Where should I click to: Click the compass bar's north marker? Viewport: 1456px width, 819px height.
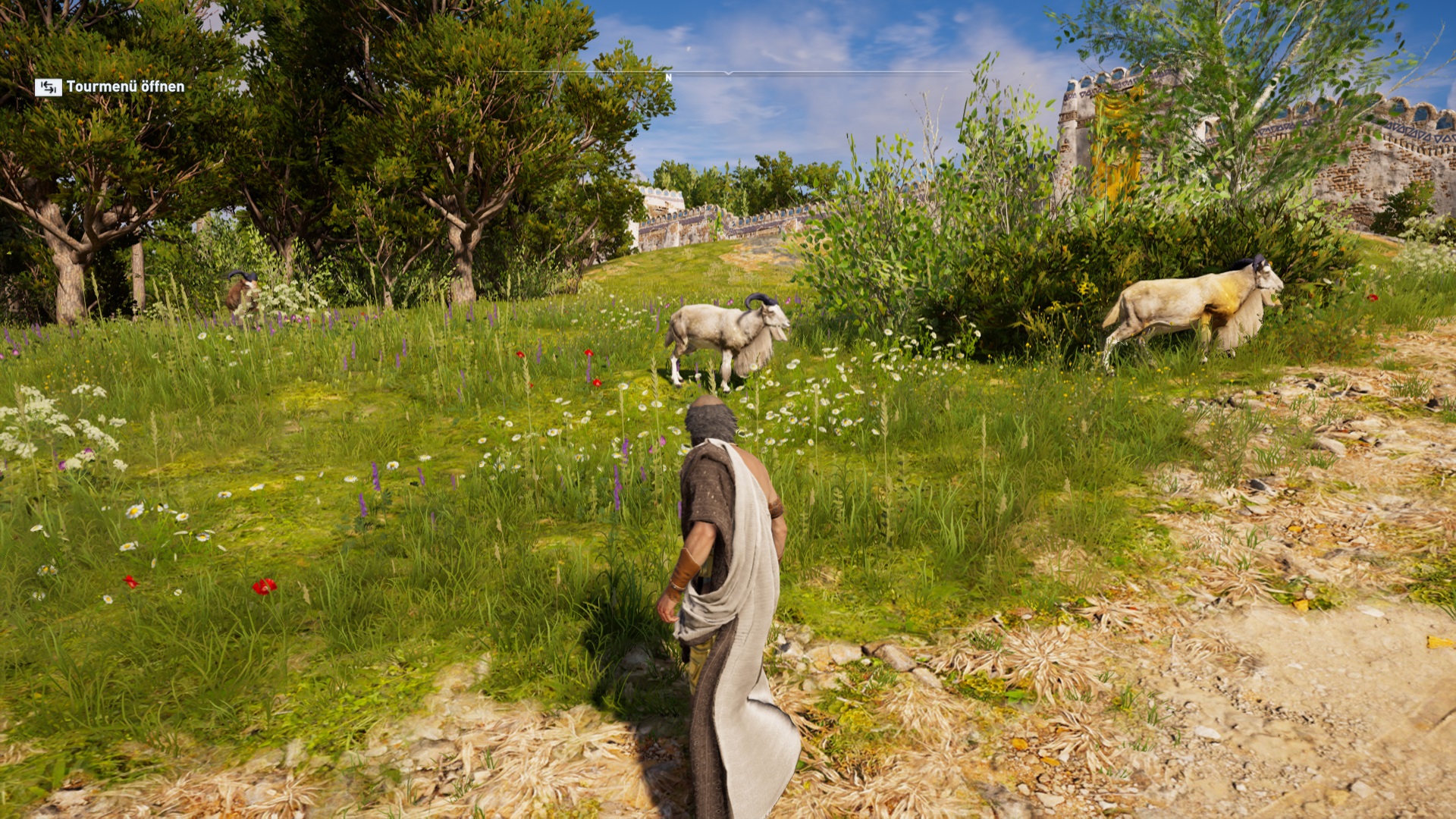coord(668,77)
